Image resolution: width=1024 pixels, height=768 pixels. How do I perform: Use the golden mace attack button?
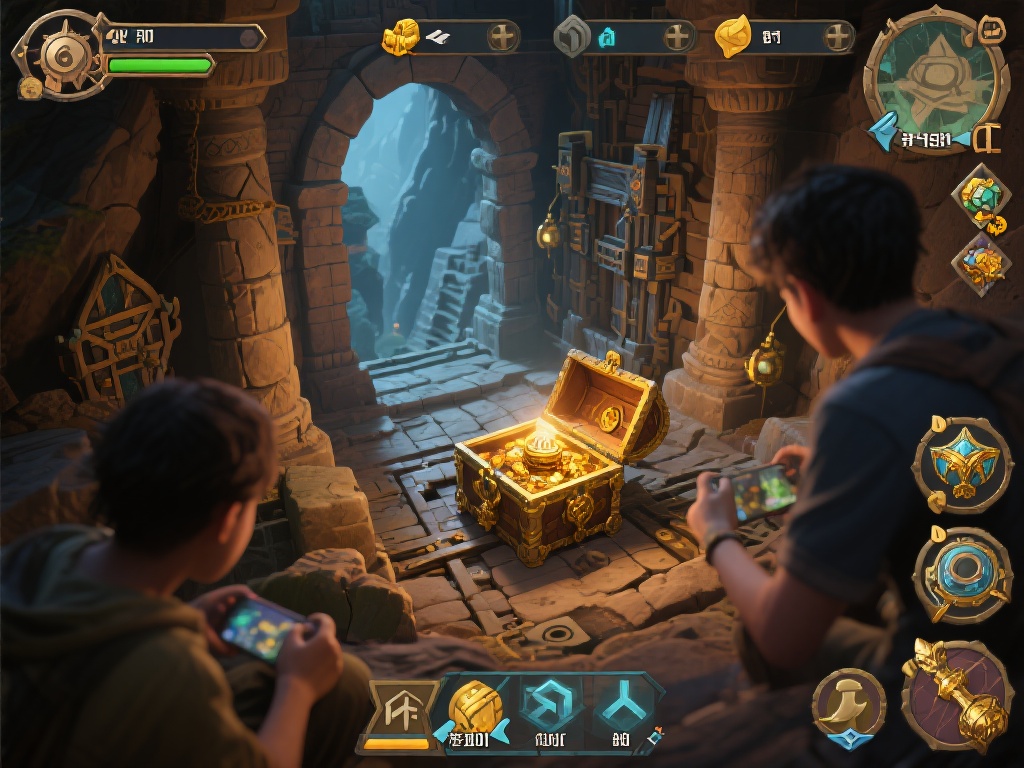(957, 694)
